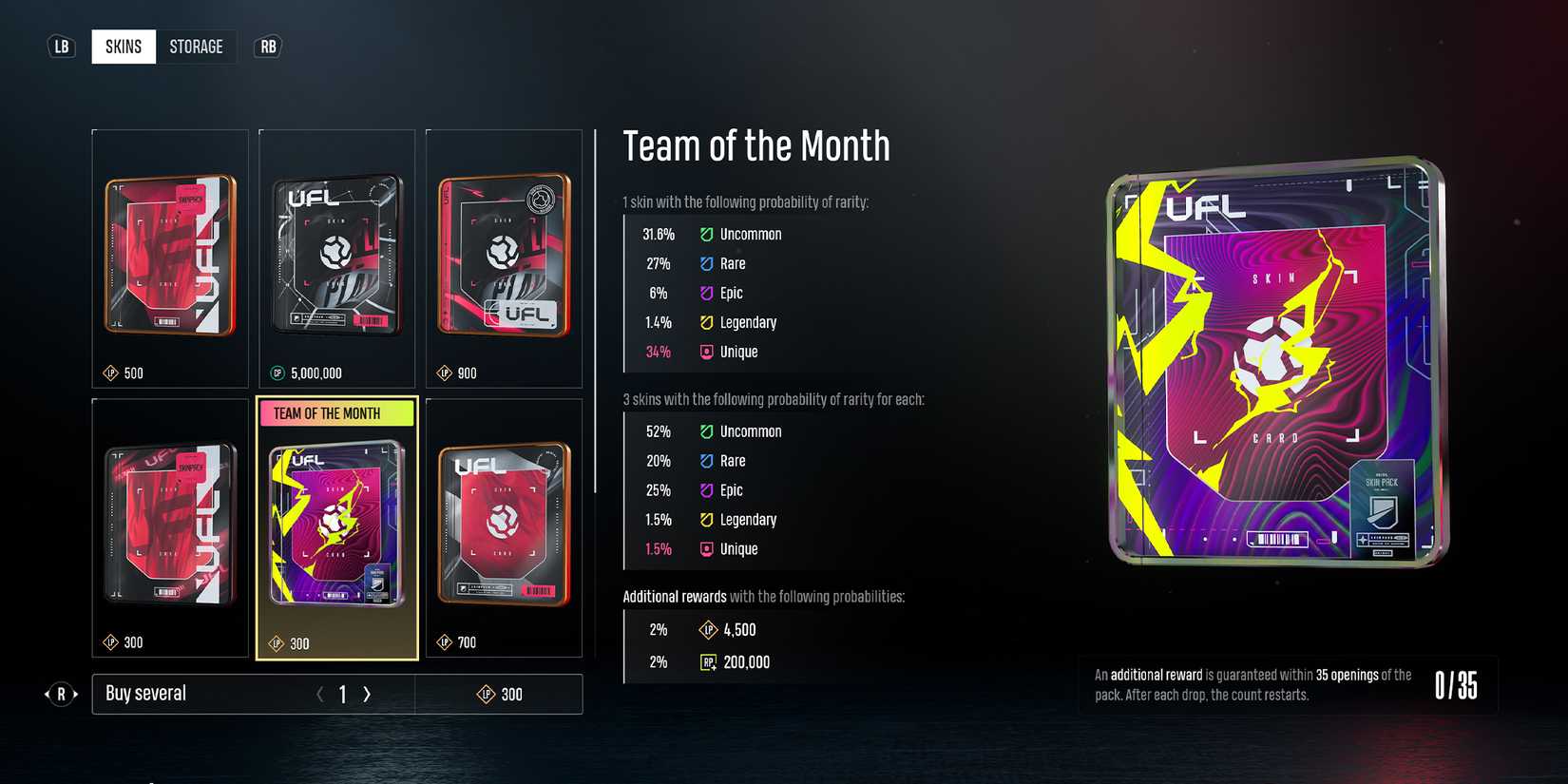Image resolution: width=1568 pixels, height=784 pixels.
Task: Decrease purchase quantity with the left arrow
Action: [x=319, y=695]
